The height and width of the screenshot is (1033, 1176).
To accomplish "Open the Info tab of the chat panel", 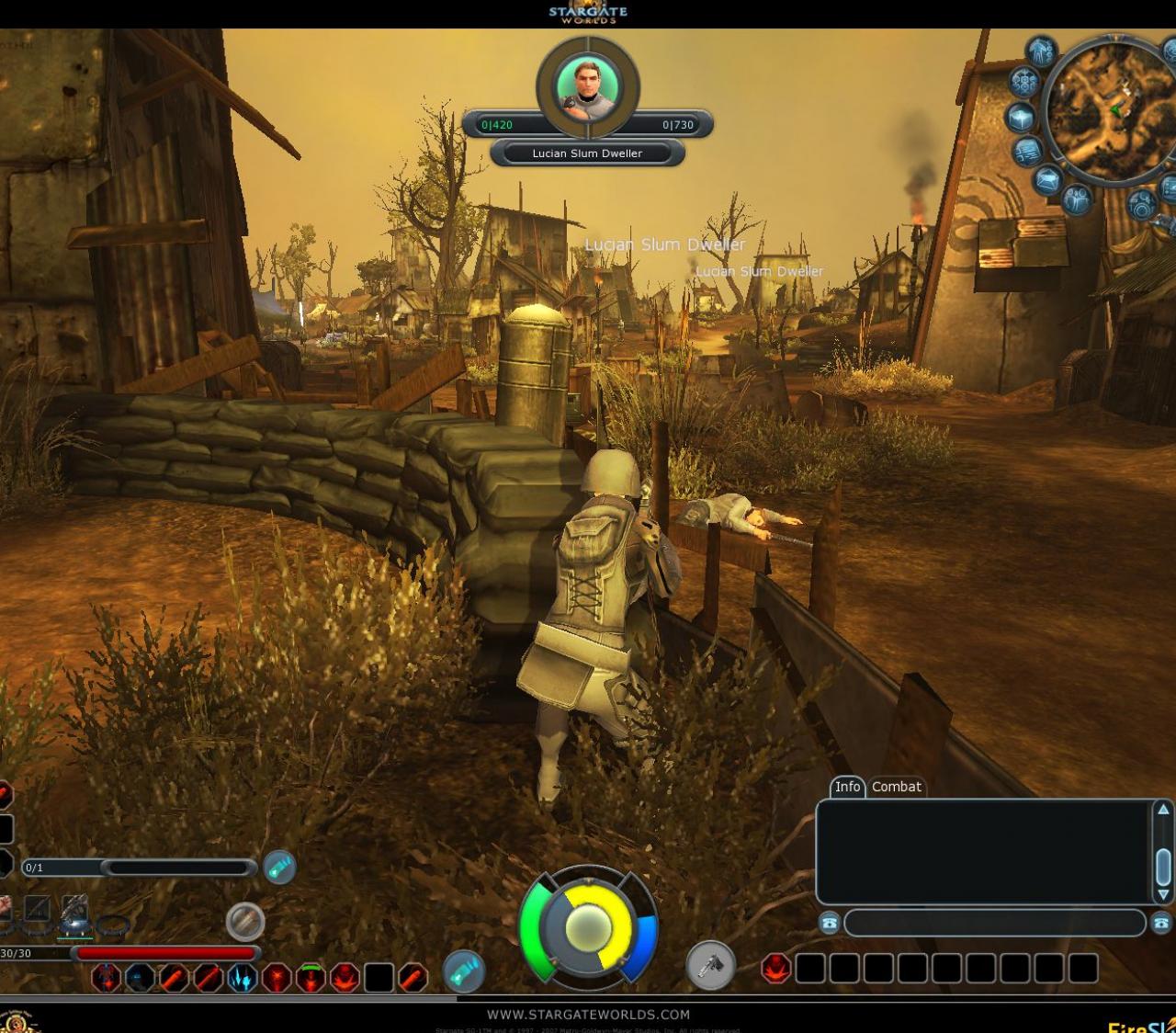I will point(847,788).
